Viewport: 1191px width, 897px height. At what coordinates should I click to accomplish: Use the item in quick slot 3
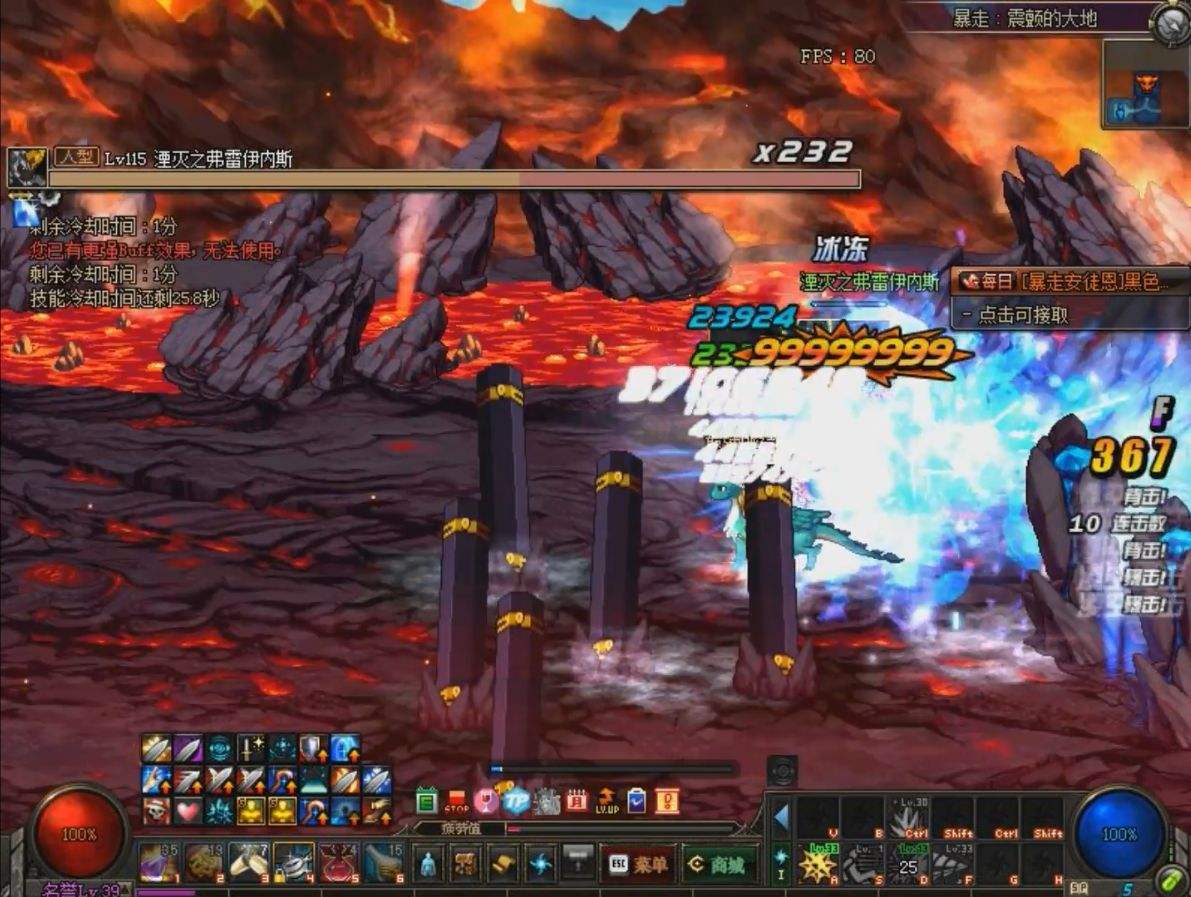(x=248, y=863)
